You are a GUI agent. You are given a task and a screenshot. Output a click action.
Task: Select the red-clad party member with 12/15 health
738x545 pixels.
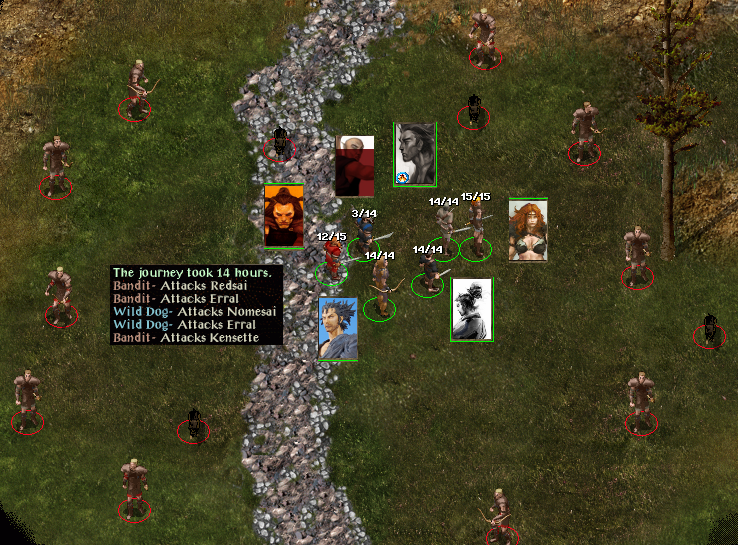click(x=332, y=258)
